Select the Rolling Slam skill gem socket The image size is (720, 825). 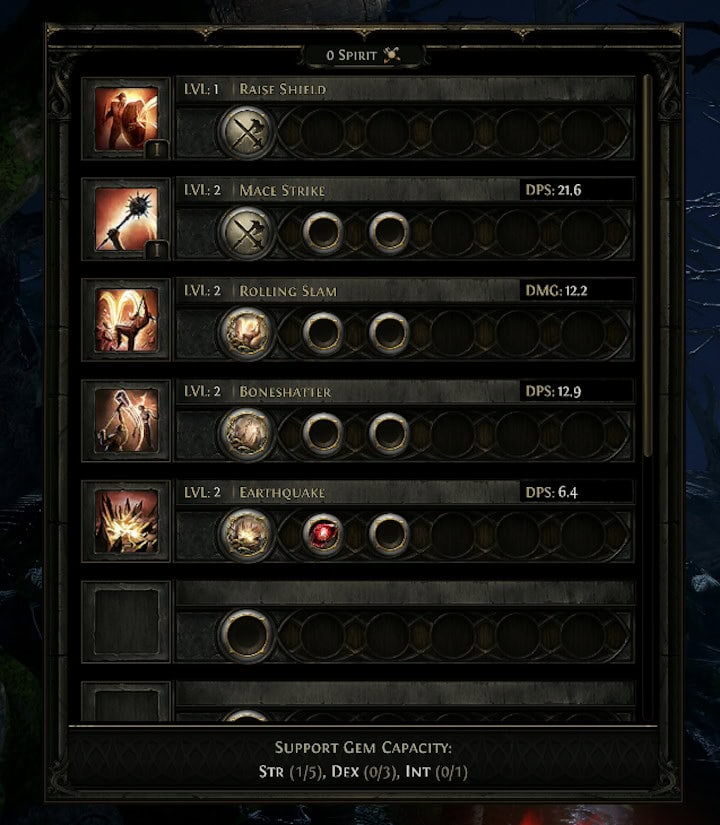coord(246,332)
